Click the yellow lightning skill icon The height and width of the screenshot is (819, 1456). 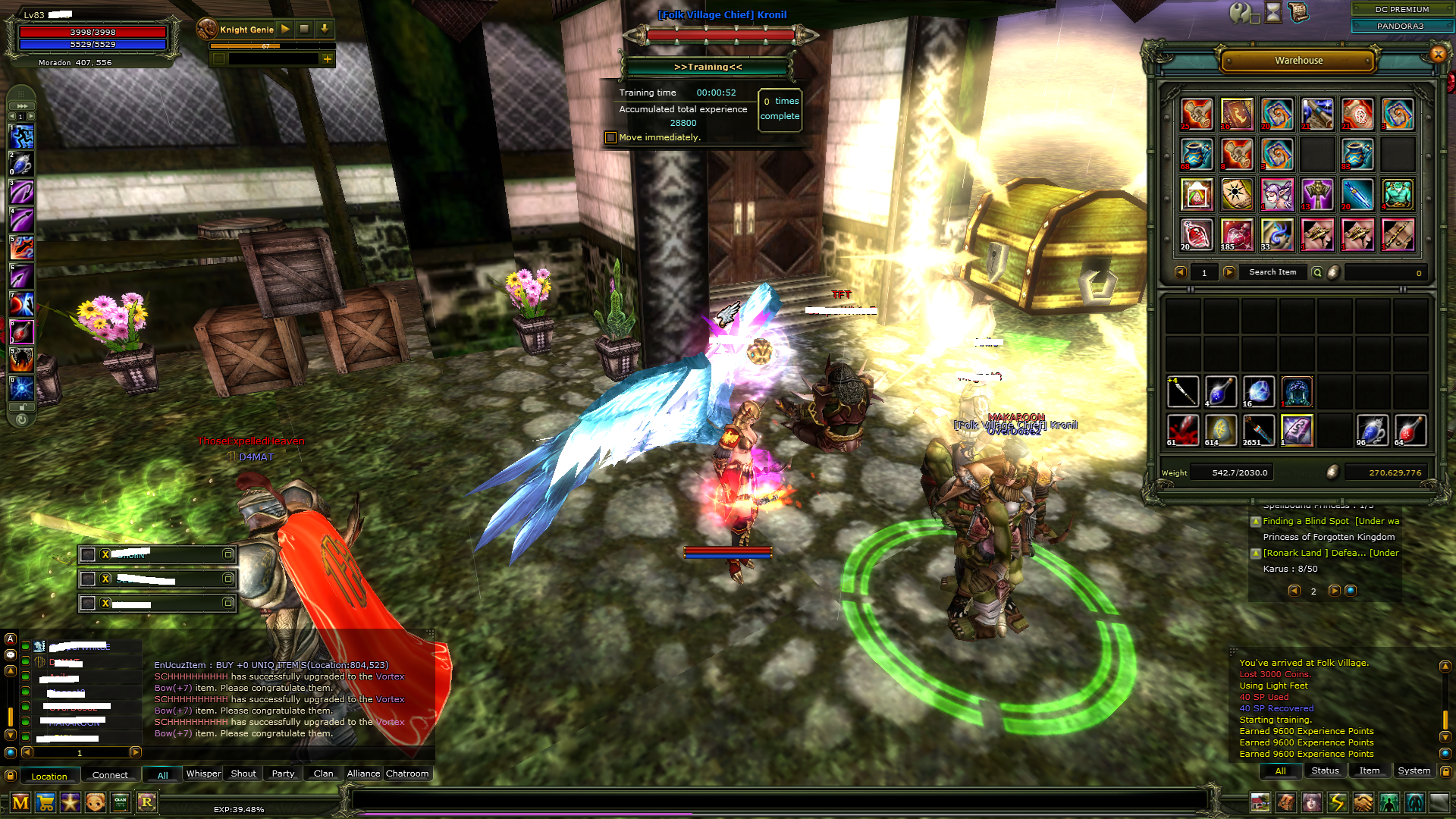pyautogui.click(x=1335, y=802)
